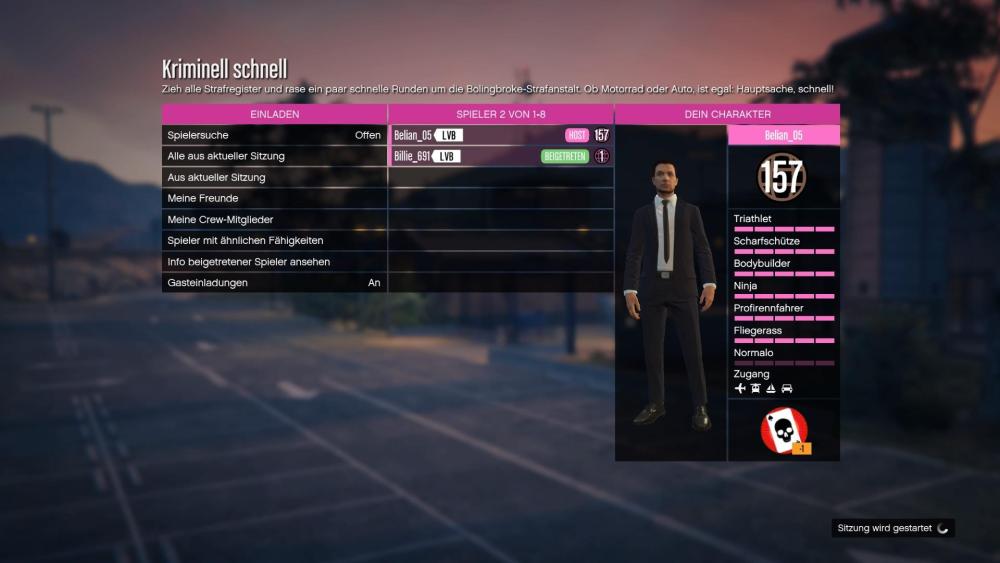Open Aus aktueller Sitzung invite list
The image size is (1000, 563).
coord(274,177)
